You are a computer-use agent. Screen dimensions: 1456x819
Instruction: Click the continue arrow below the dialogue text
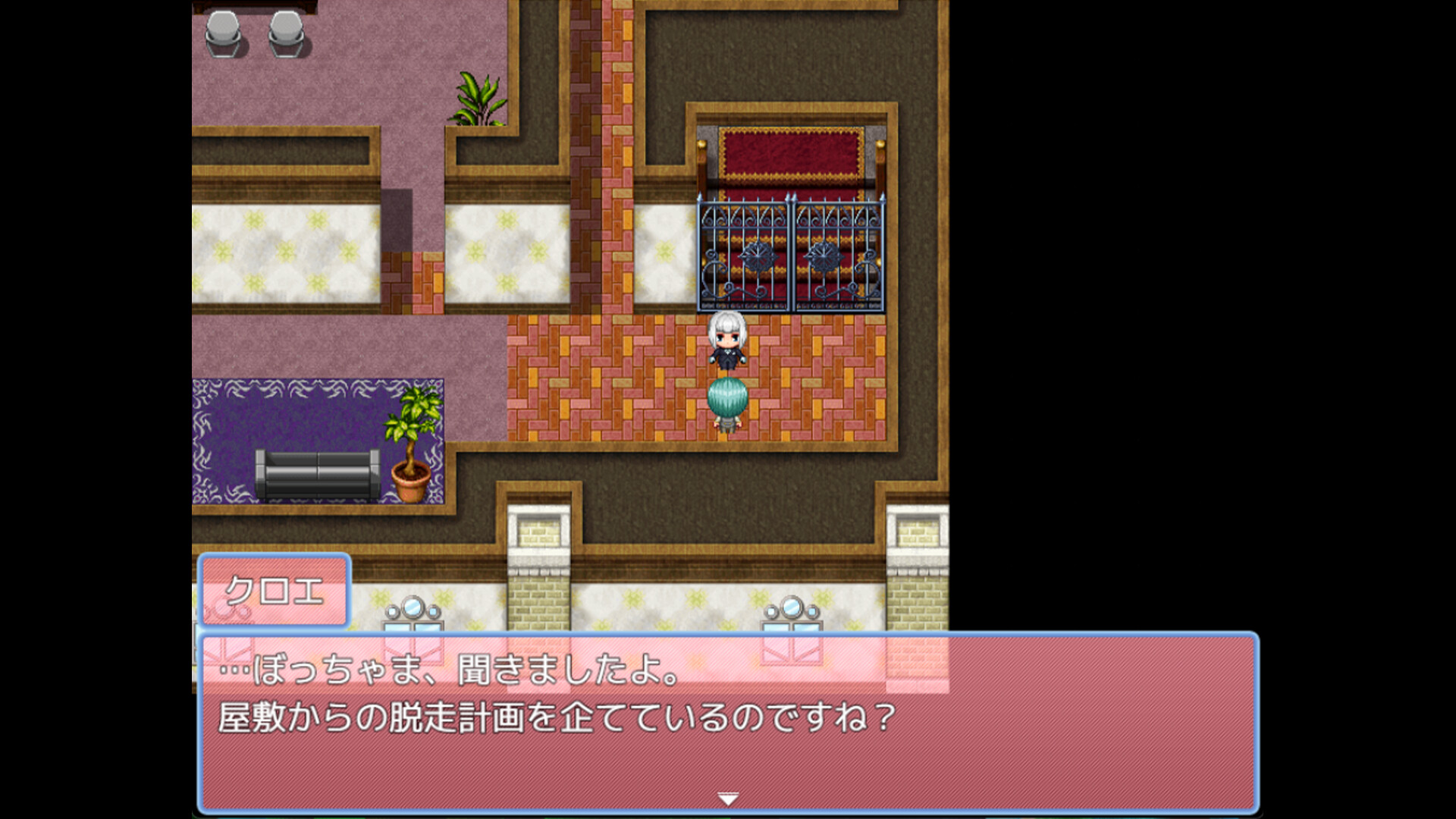727,798
